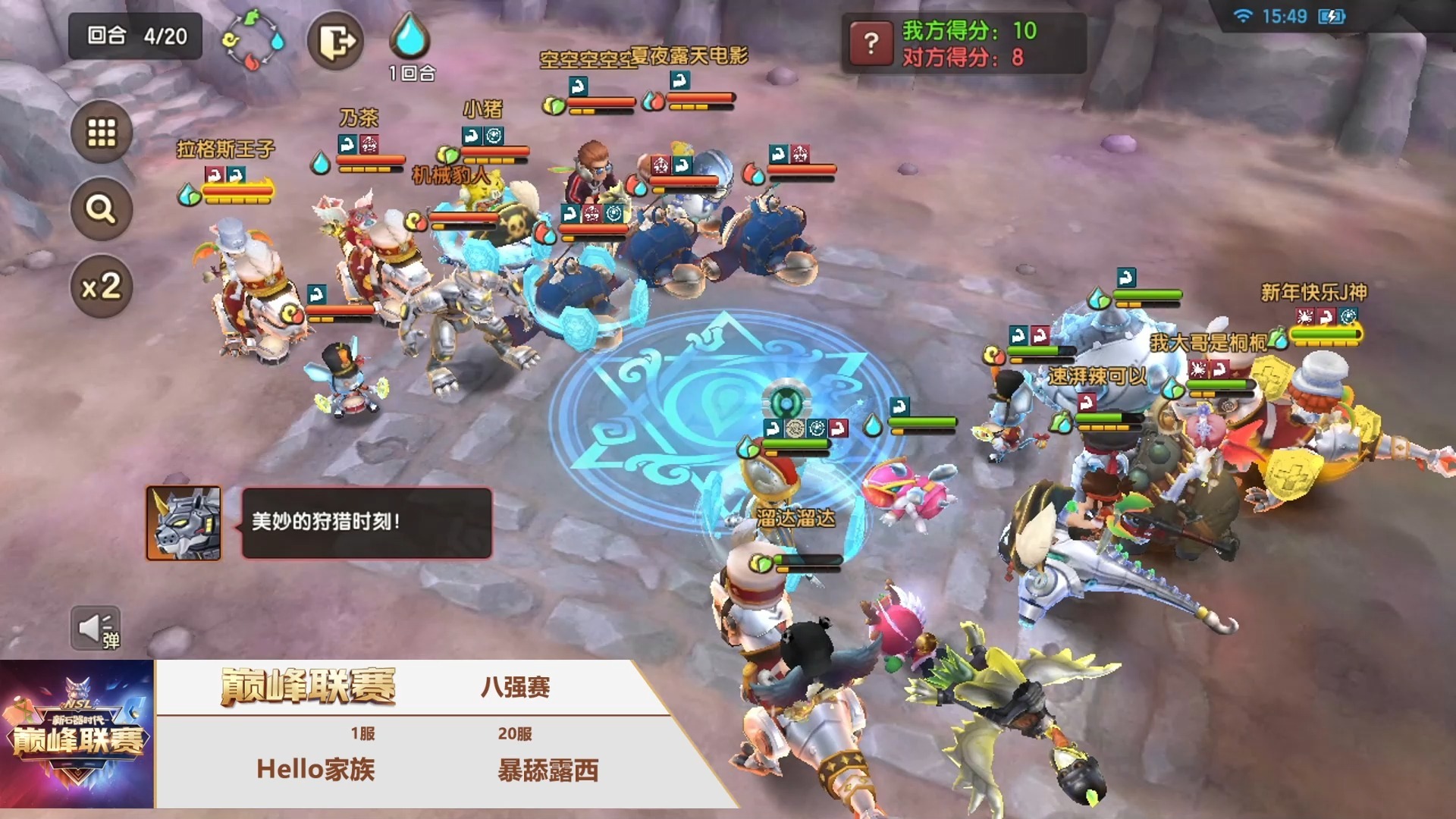This screenshot has height=819, width=1456.
Task: Open the grid menu button
Action: coord(102,133)
